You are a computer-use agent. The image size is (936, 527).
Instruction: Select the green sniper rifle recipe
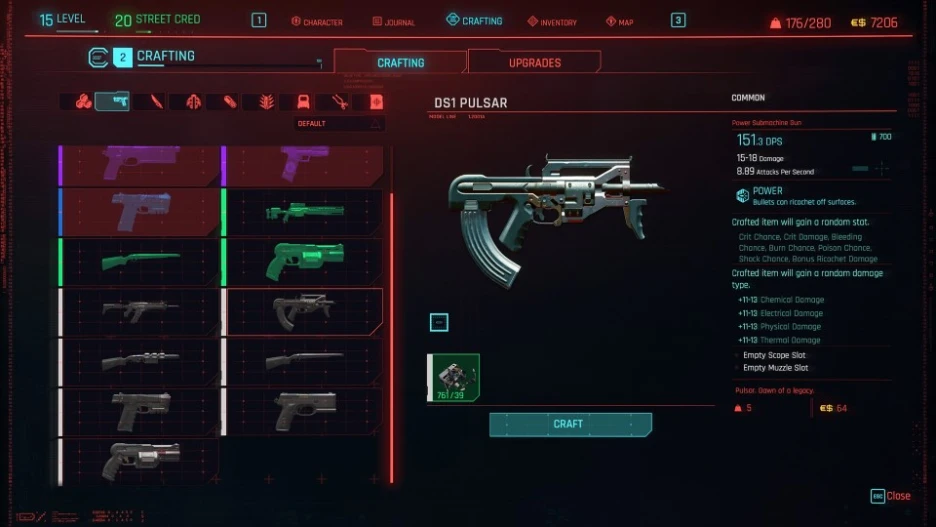[305, 212]
